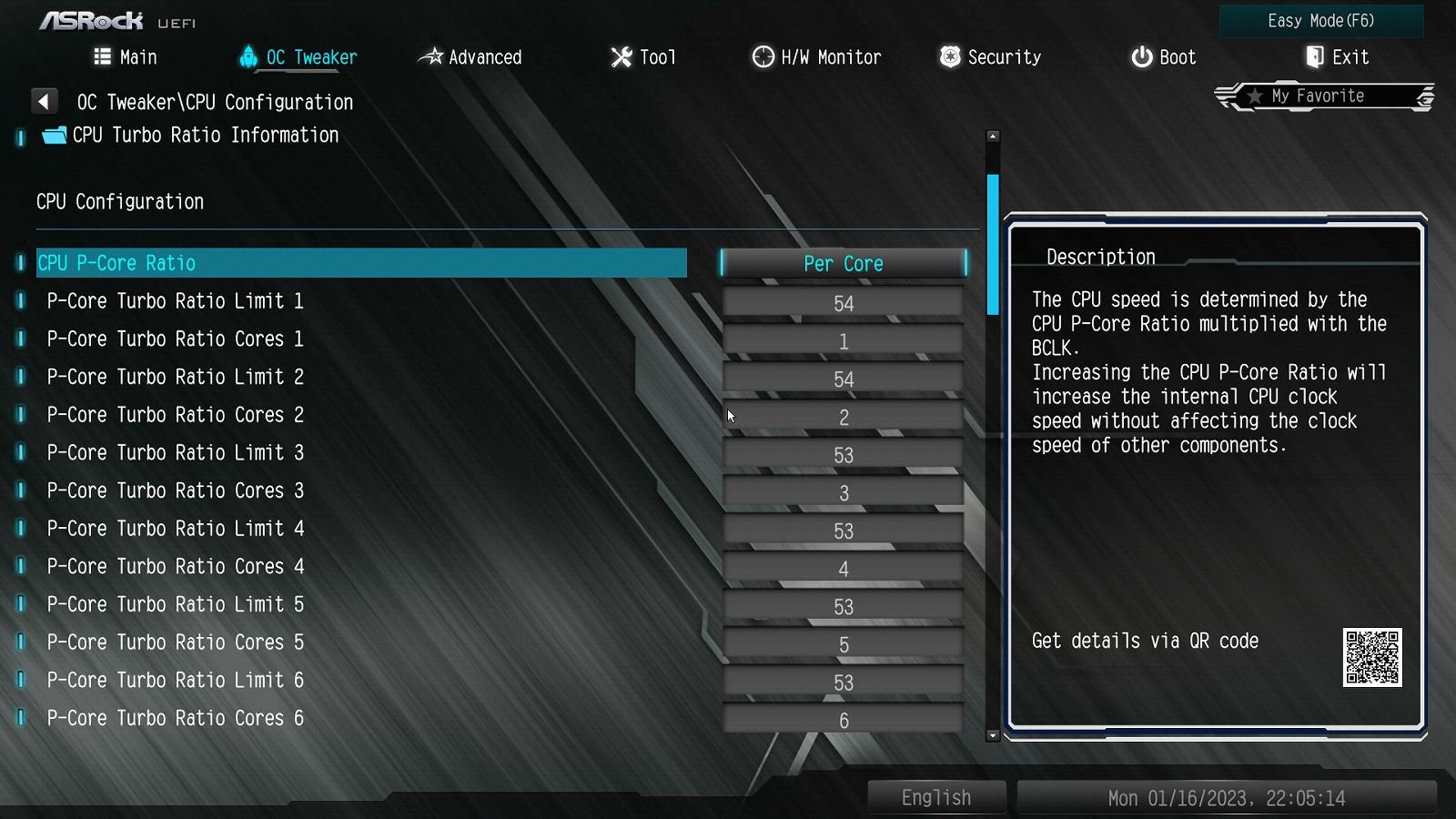Click the back arrow button
The width and height of the screenshot is (1456, 819).
(x=44, y=101)
